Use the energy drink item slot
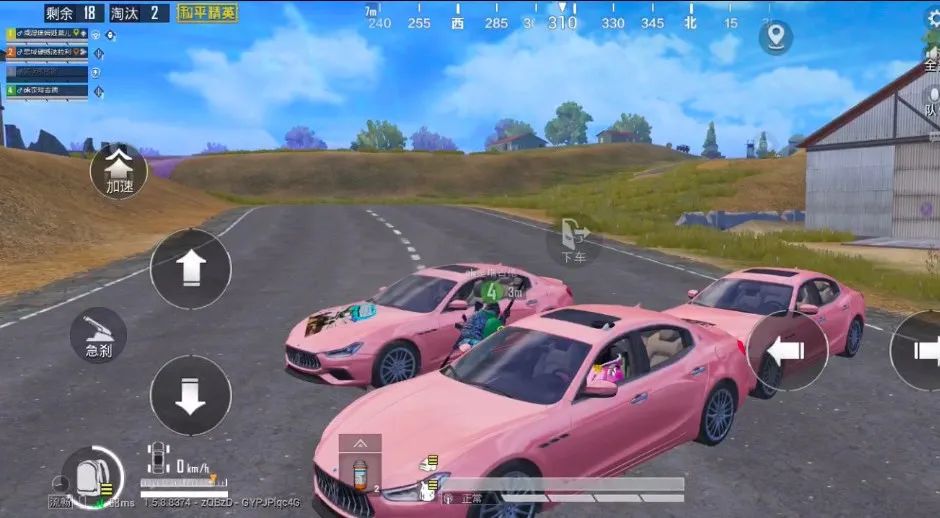Viewport: 940px width, 518px height. click(x=360, y=475)
